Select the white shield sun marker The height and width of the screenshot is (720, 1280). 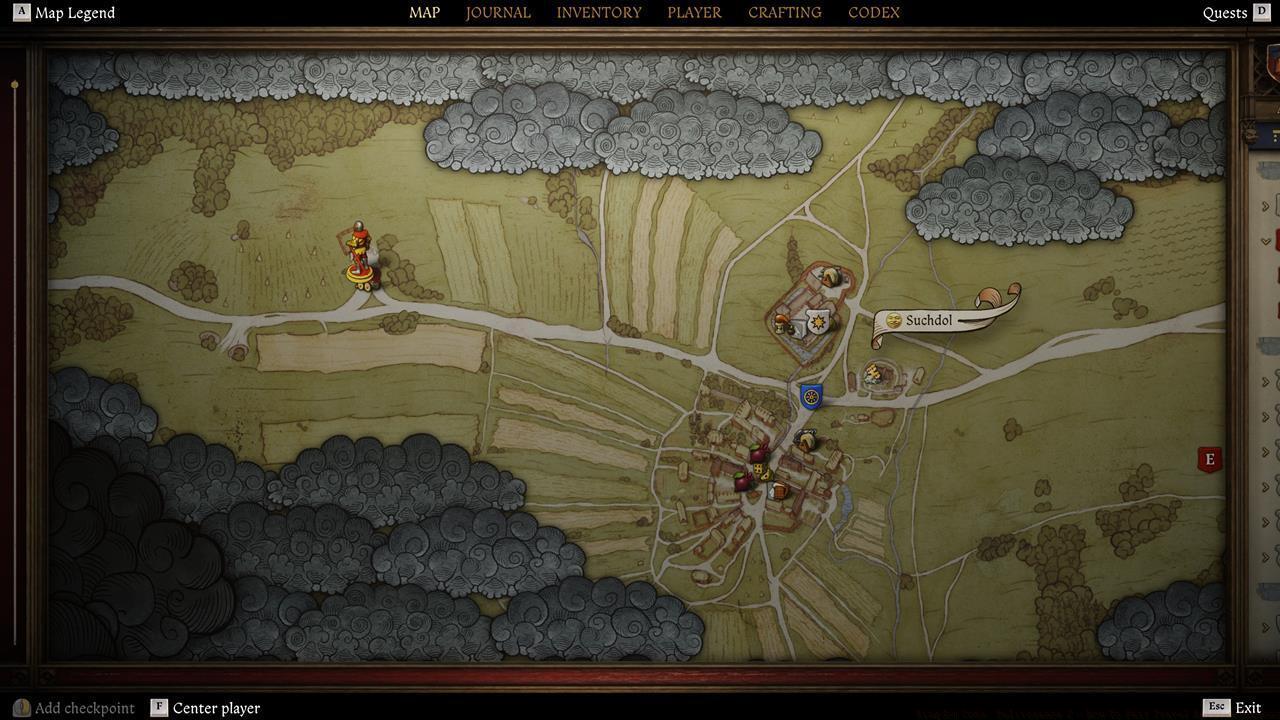[x=819, y=321]
